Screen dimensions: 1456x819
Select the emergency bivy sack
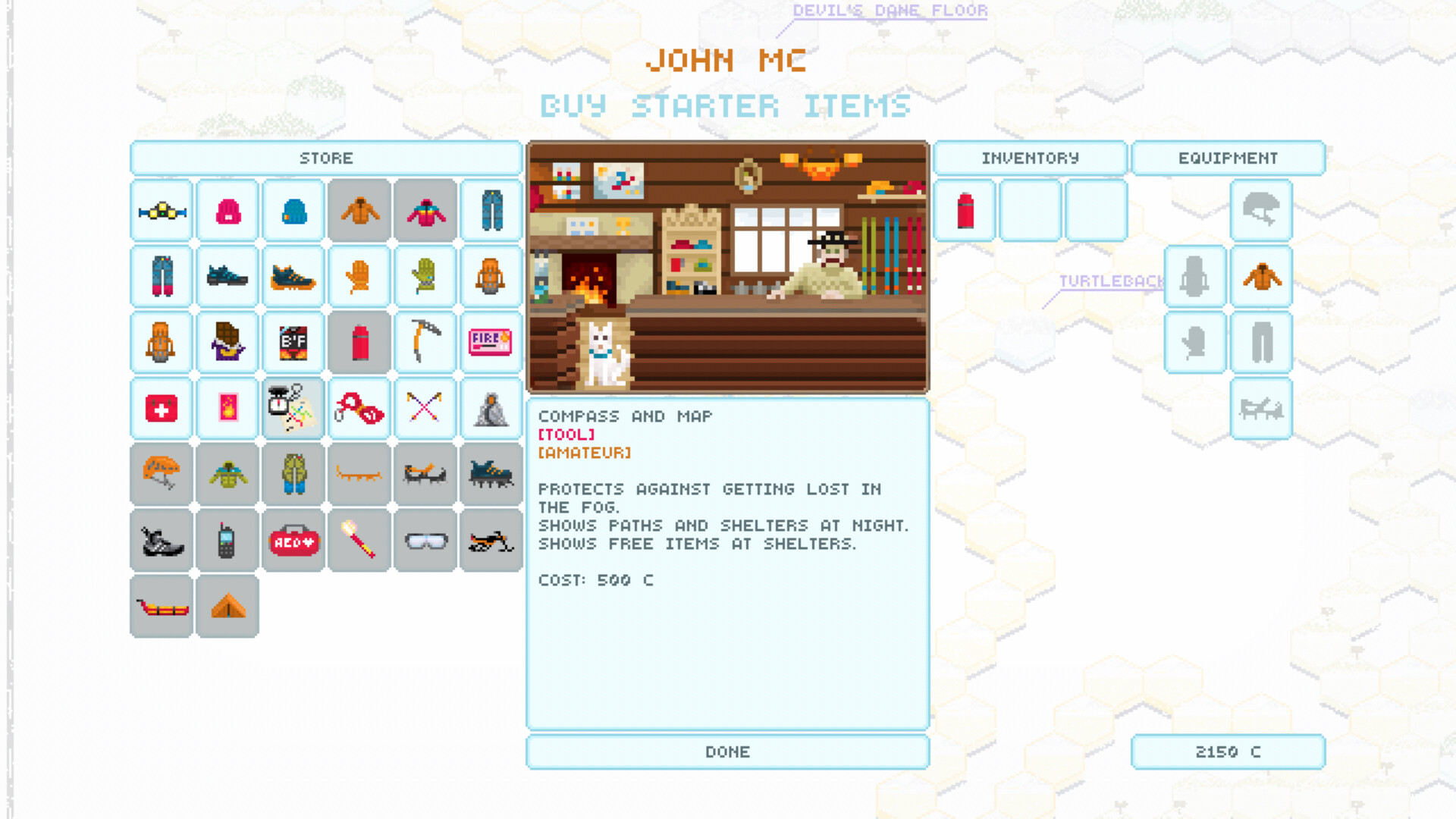pos(491,408)
